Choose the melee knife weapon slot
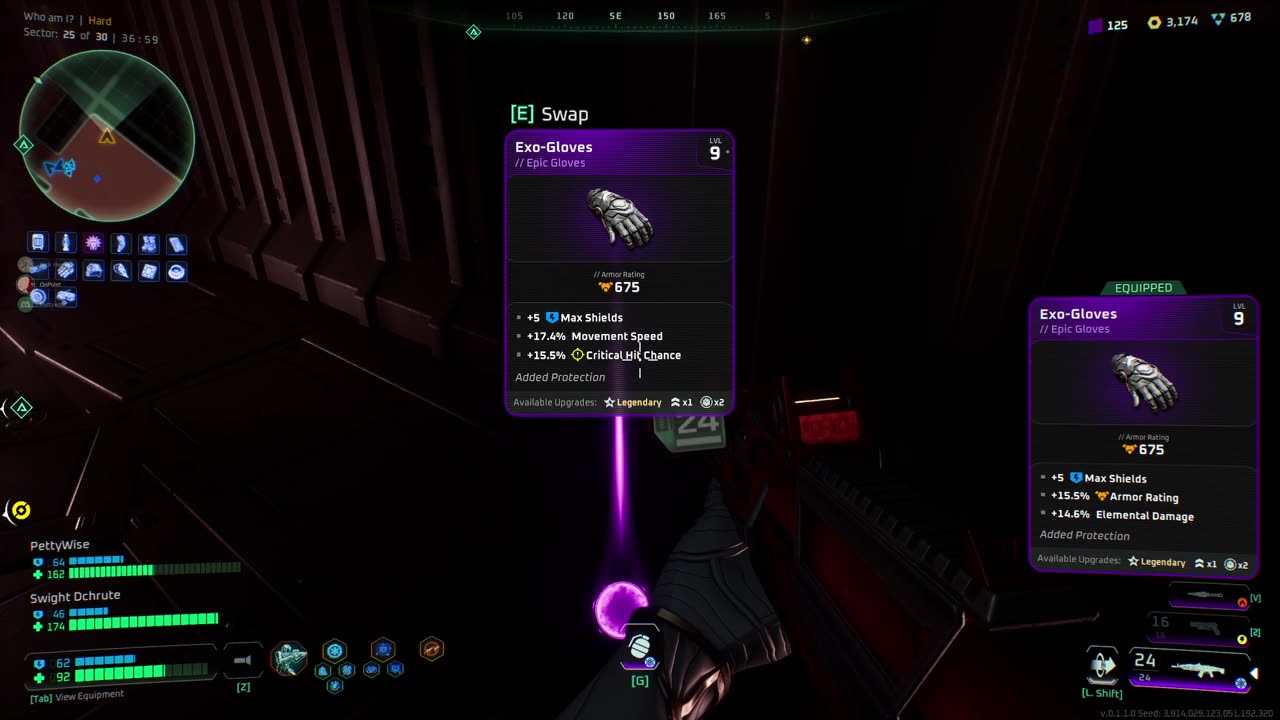The image size is (1280, 720). (1205, 596)
